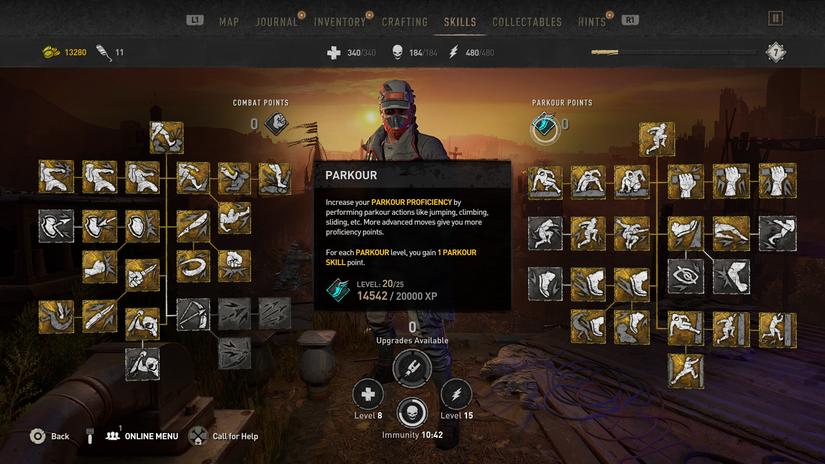Click the Immunity skull icon
This screenshot has width=825, height=464.
[x=412, y=413]
